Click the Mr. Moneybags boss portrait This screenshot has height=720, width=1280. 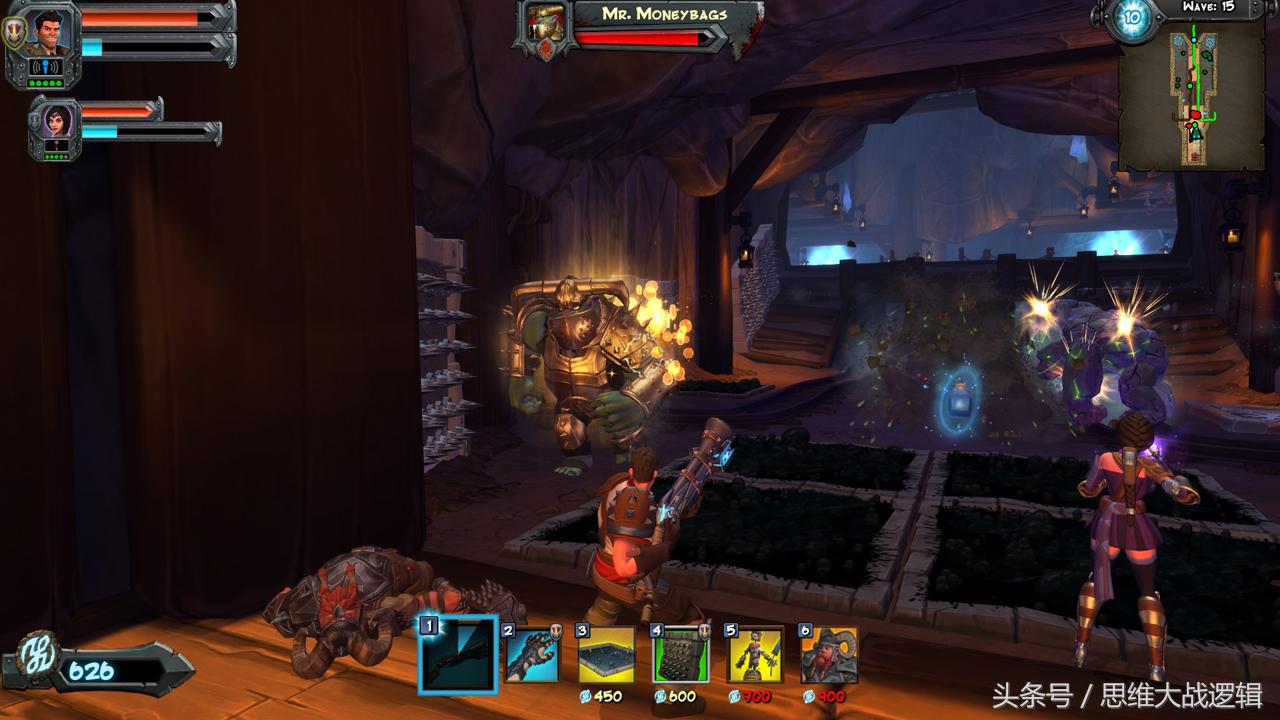click(544, 25)
